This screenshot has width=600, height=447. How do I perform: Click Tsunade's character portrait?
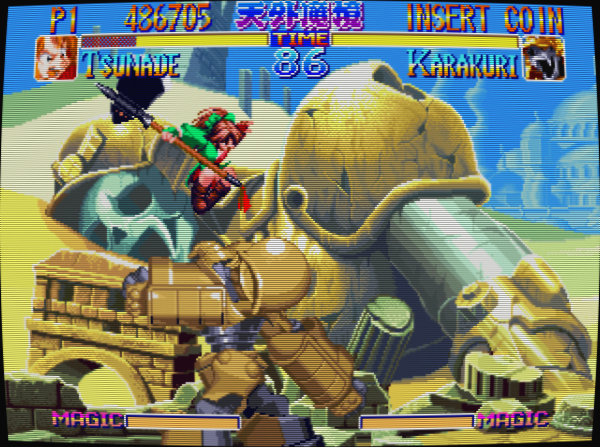click(x=54, y=59)
